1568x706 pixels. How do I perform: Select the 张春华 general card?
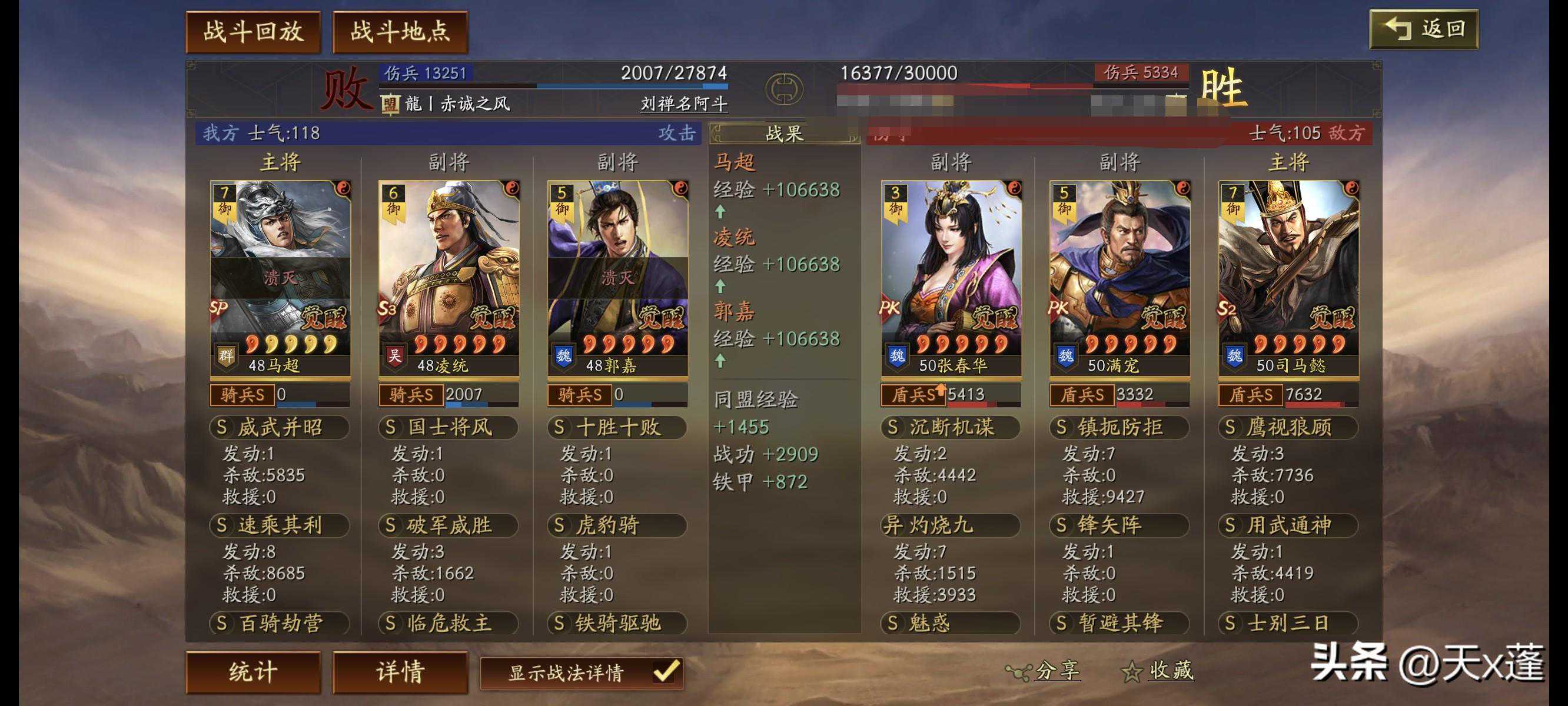(951, 277)
